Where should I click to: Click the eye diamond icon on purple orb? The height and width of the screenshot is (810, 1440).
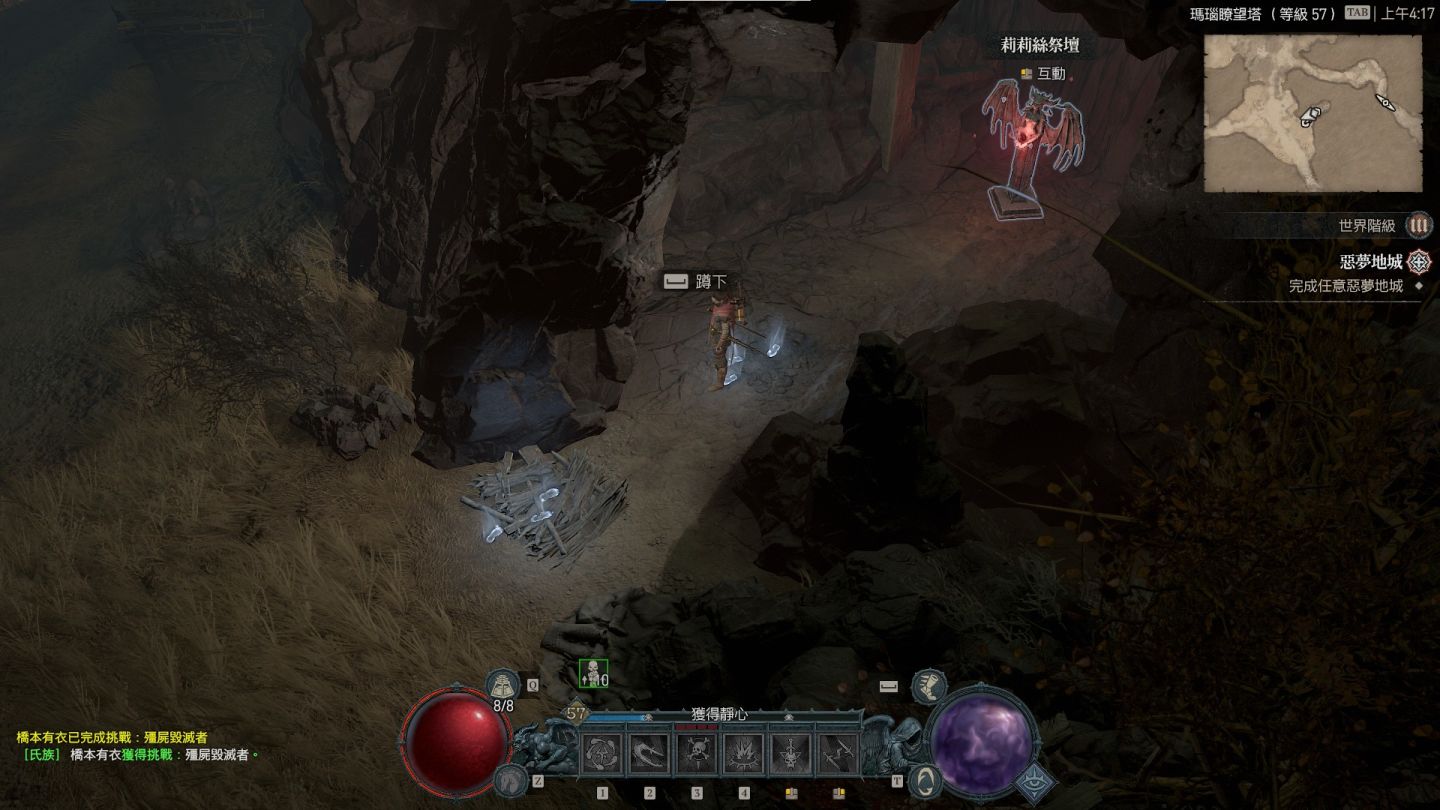(x=1036, y=783)
